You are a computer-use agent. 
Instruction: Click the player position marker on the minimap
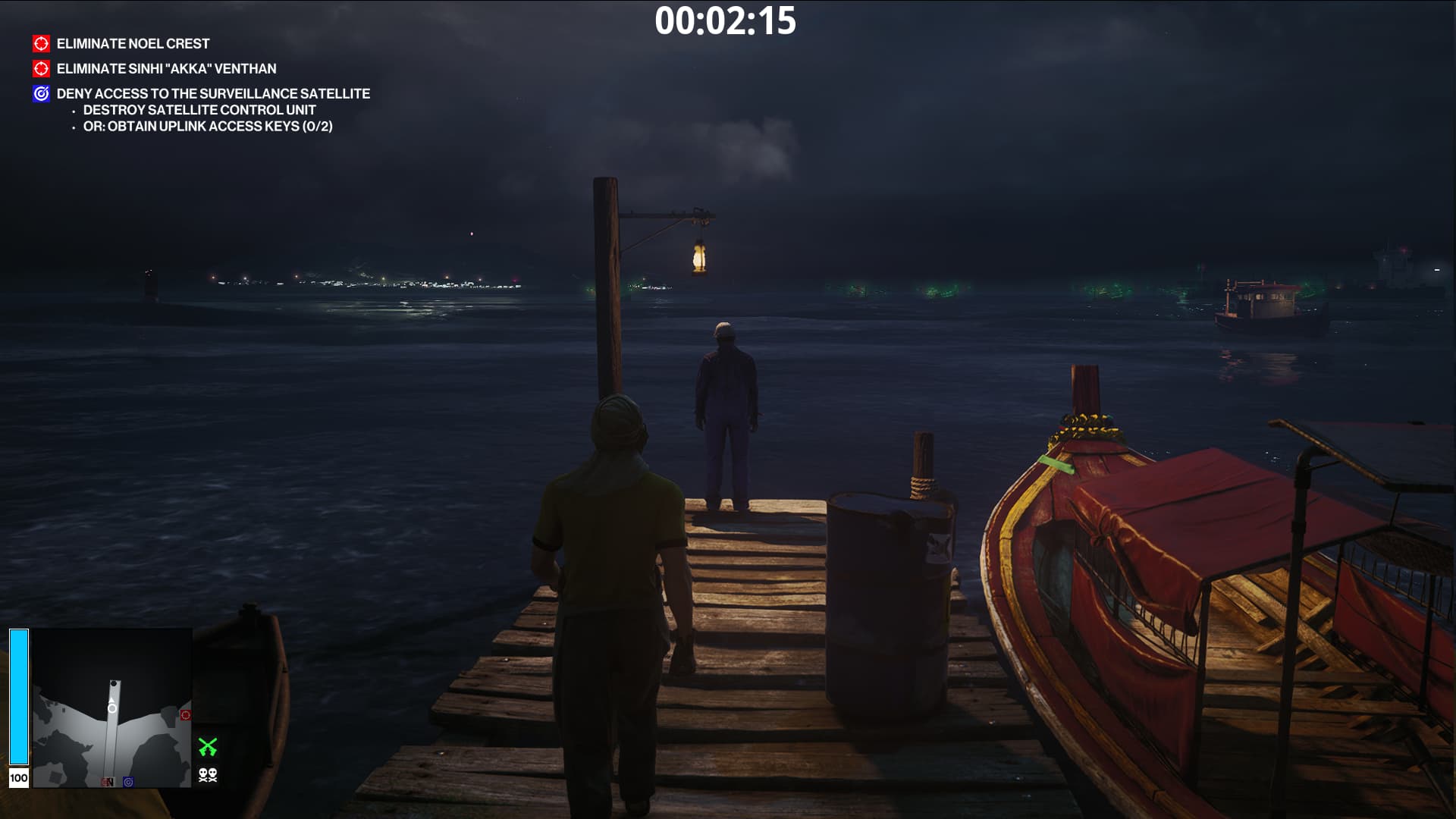[112, 708]
